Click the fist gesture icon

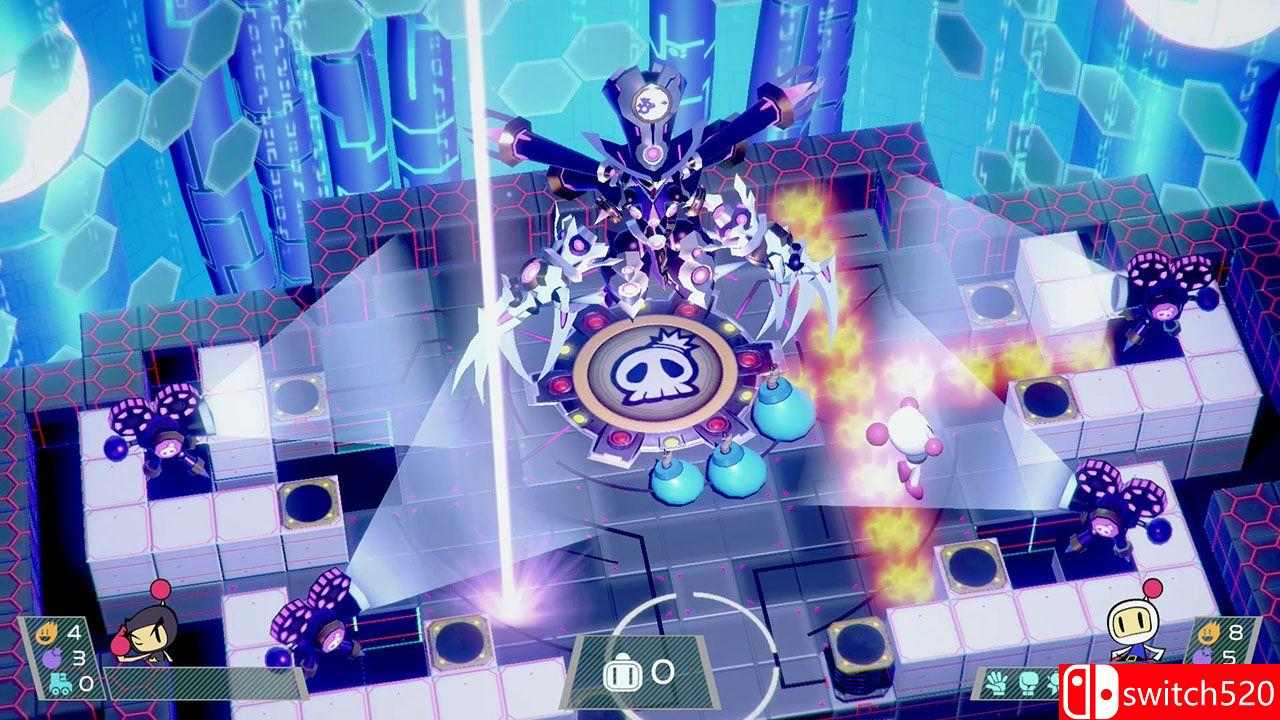coord(1028,683)
